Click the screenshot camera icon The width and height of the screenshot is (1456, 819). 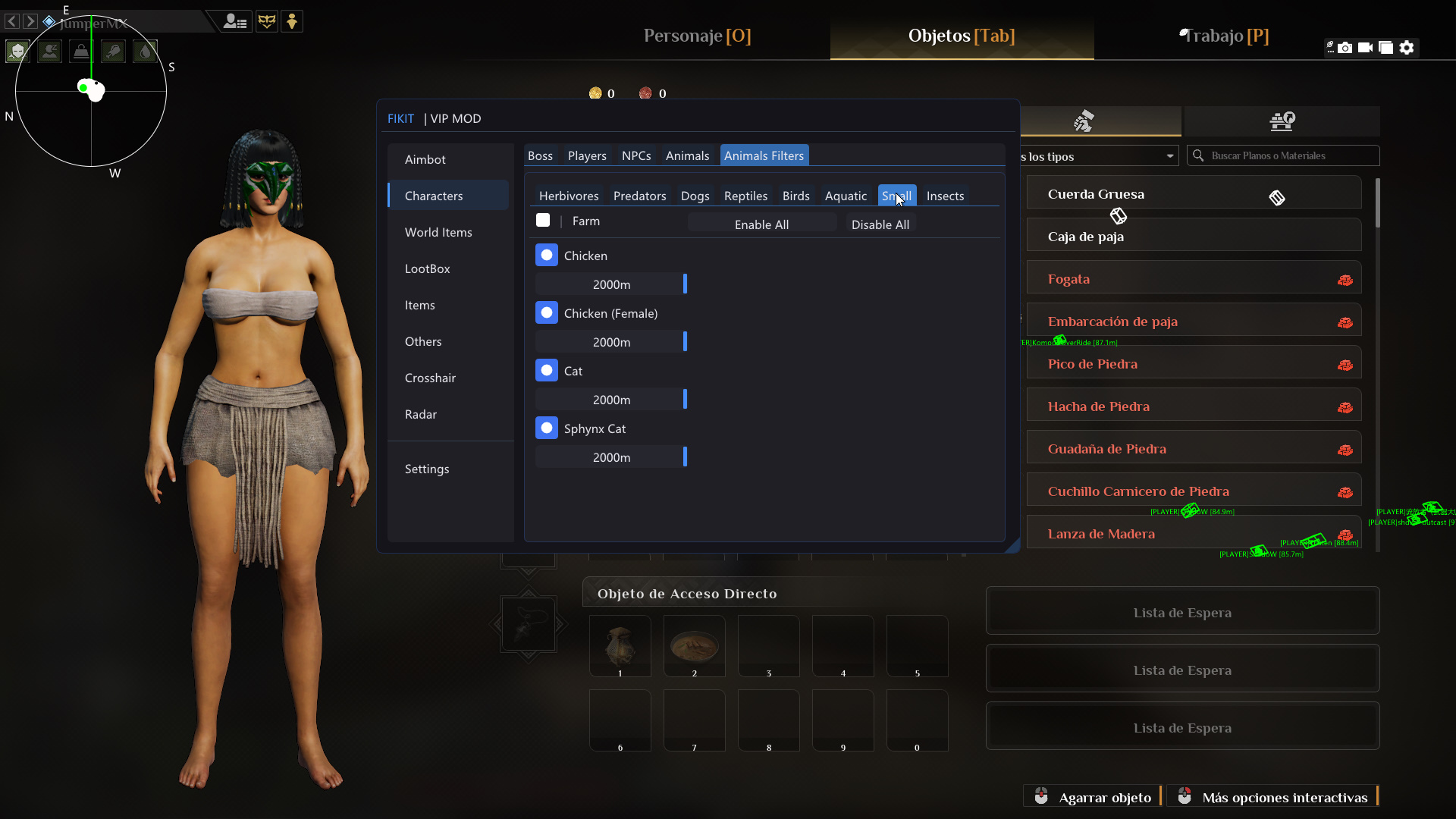coord(1345,47)
